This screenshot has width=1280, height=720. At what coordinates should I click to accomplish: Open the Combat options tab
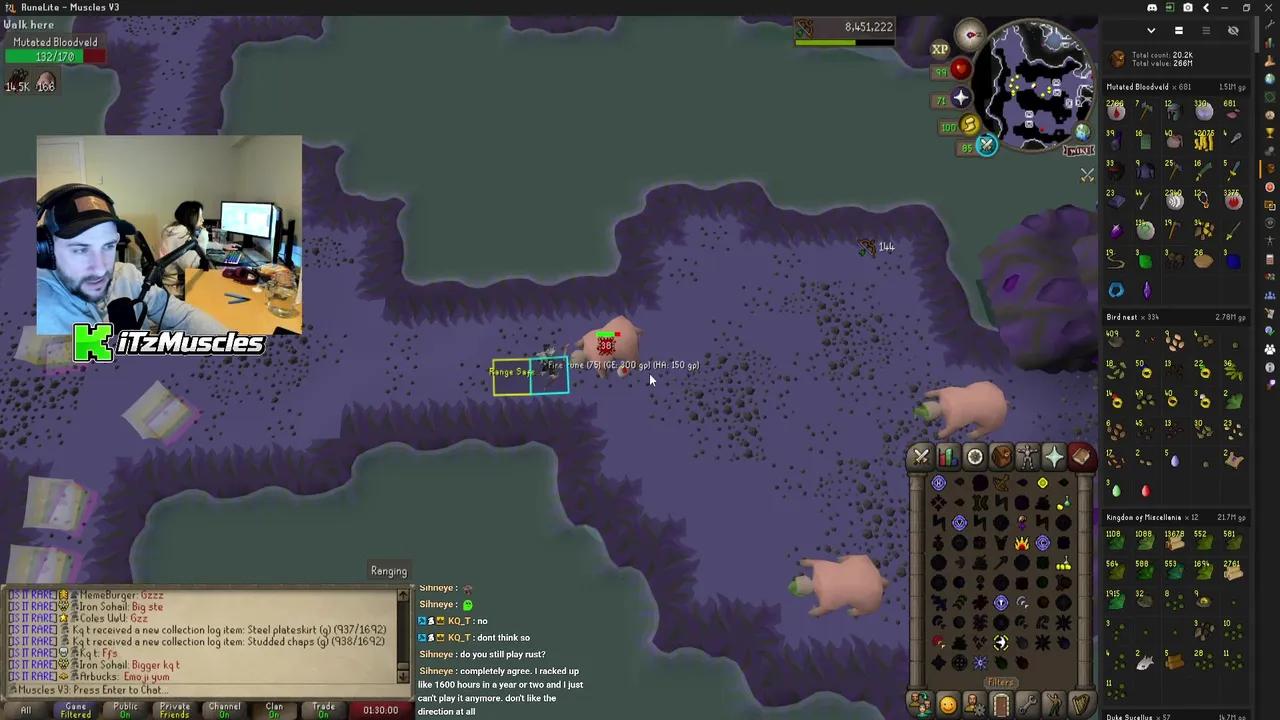pos(920,457)
